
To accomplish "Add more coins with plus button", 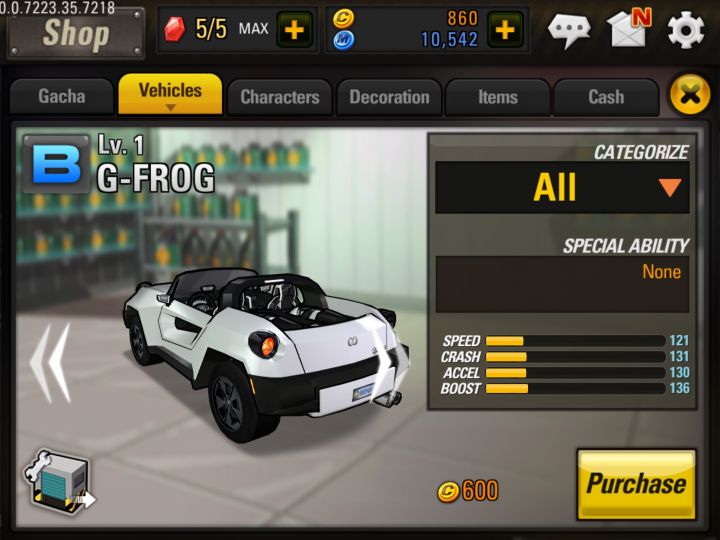I will [506, 29].
